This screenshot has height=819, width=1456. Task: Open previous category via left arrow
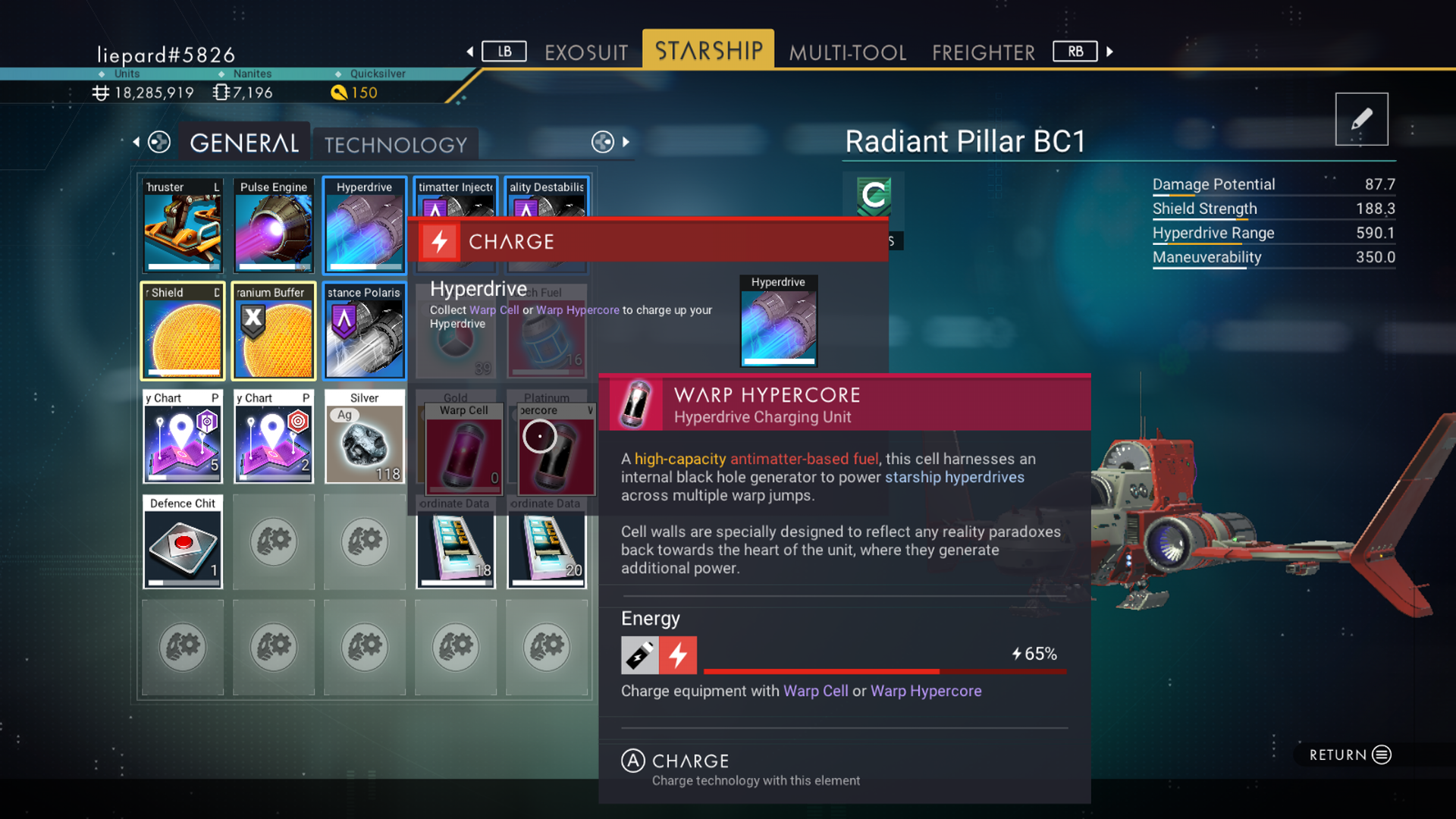coord(136,142)
